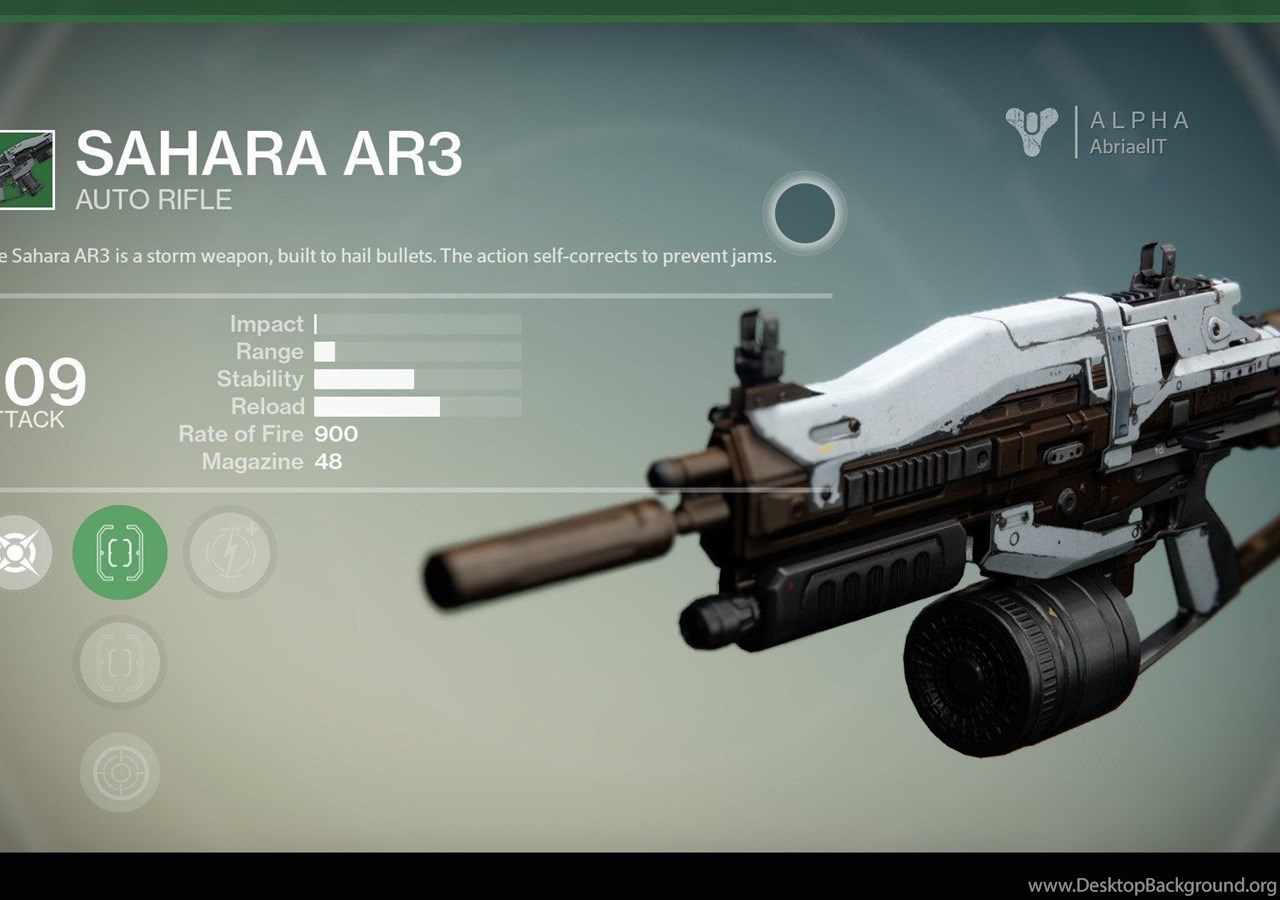Visit the DesktopBackground.org watermark link
Viewport: 1280px width, 900px height.
click(1151, 885)
